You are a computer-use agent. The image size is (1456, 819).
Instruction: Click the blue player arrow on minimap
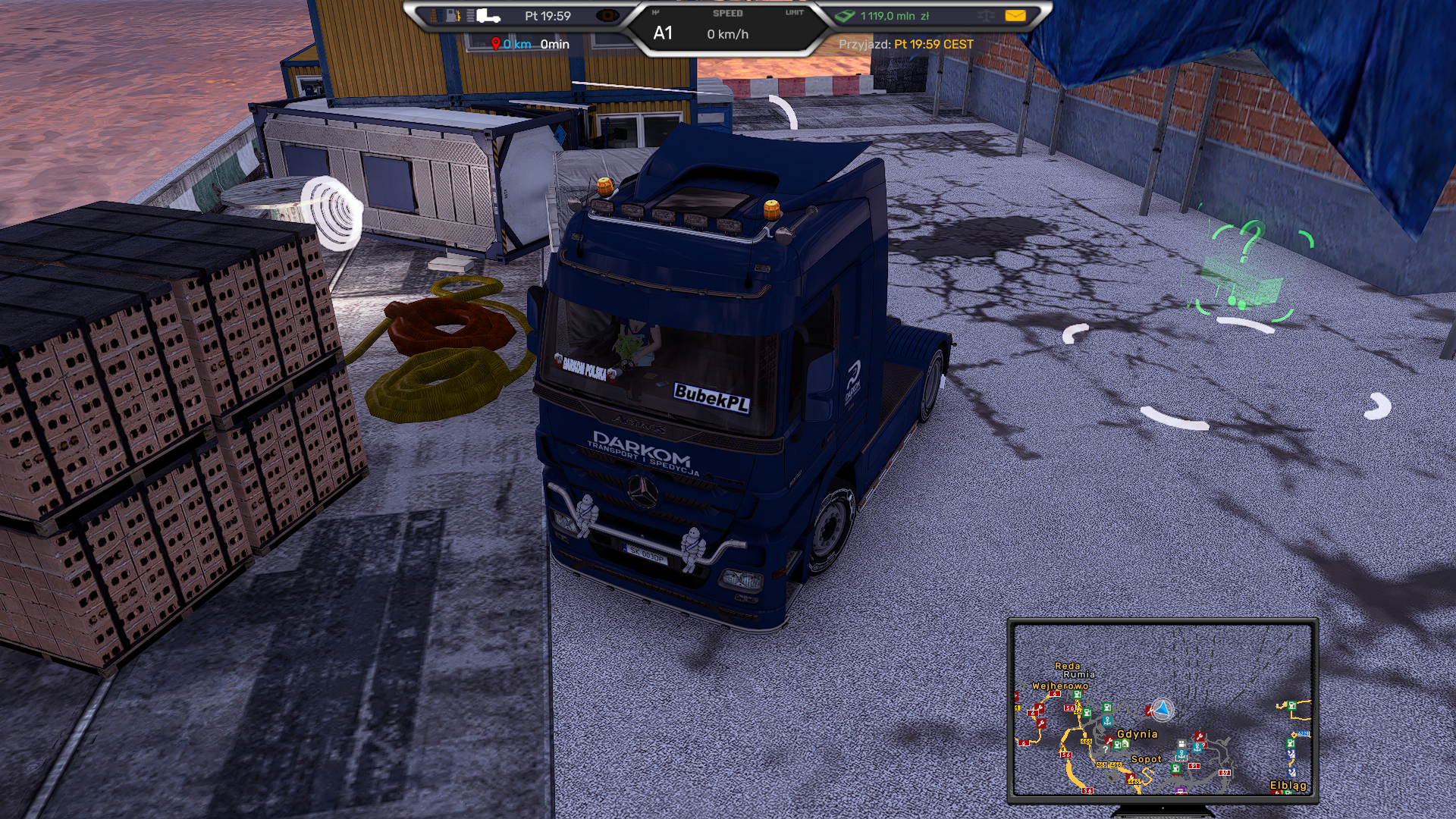[1161, 710]
